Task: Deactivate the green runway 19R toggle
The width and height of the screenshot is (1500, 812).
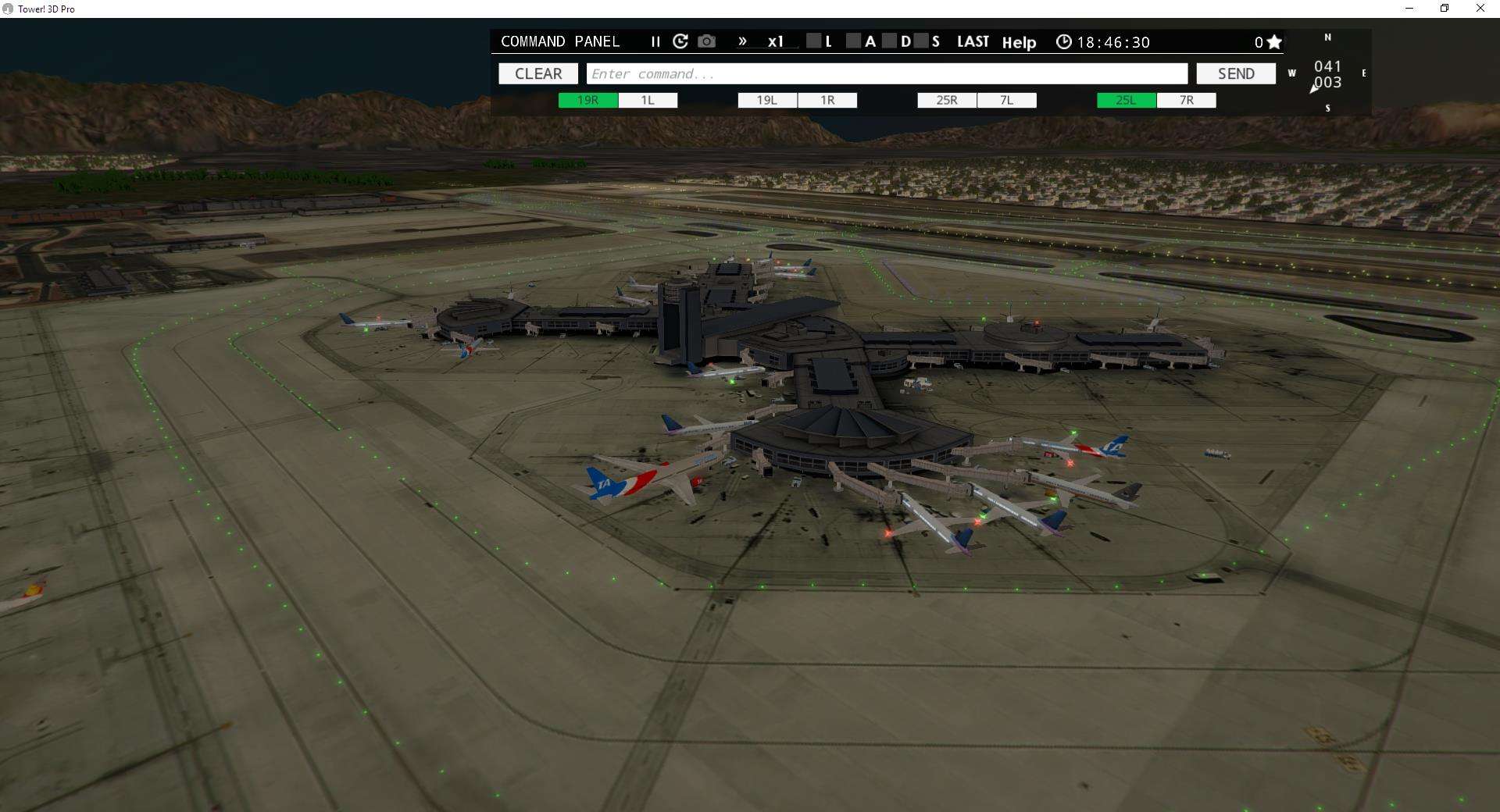Action: tap(587, 100)
